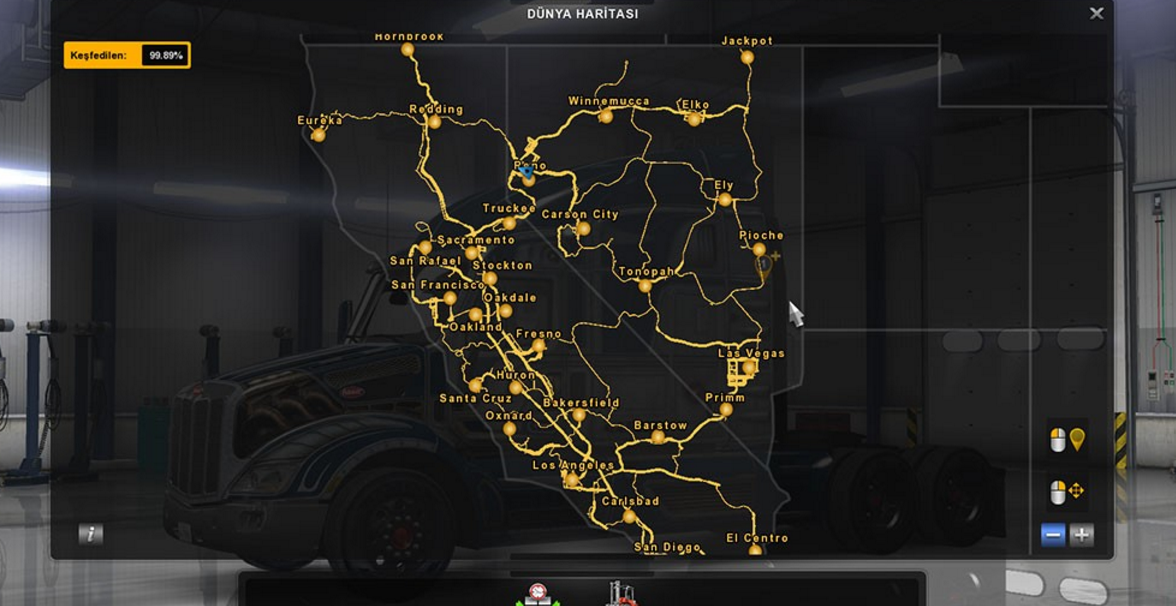
Task: Open the map info button
Action: 91,534
